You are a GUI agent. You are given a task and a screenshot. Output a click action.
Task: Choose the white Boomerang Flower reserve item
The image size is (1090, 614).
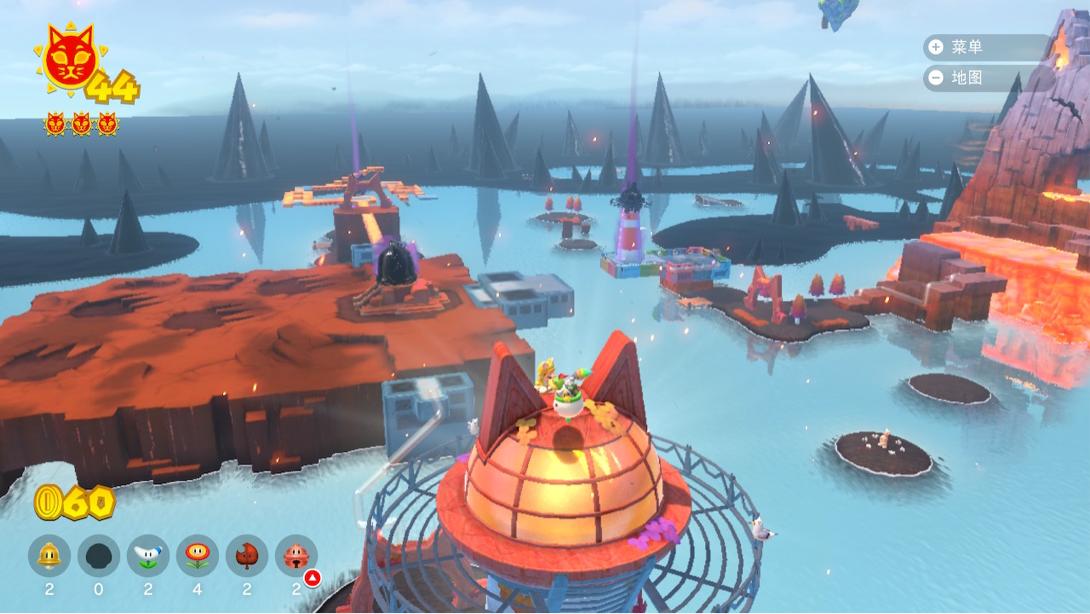(148, 555)
